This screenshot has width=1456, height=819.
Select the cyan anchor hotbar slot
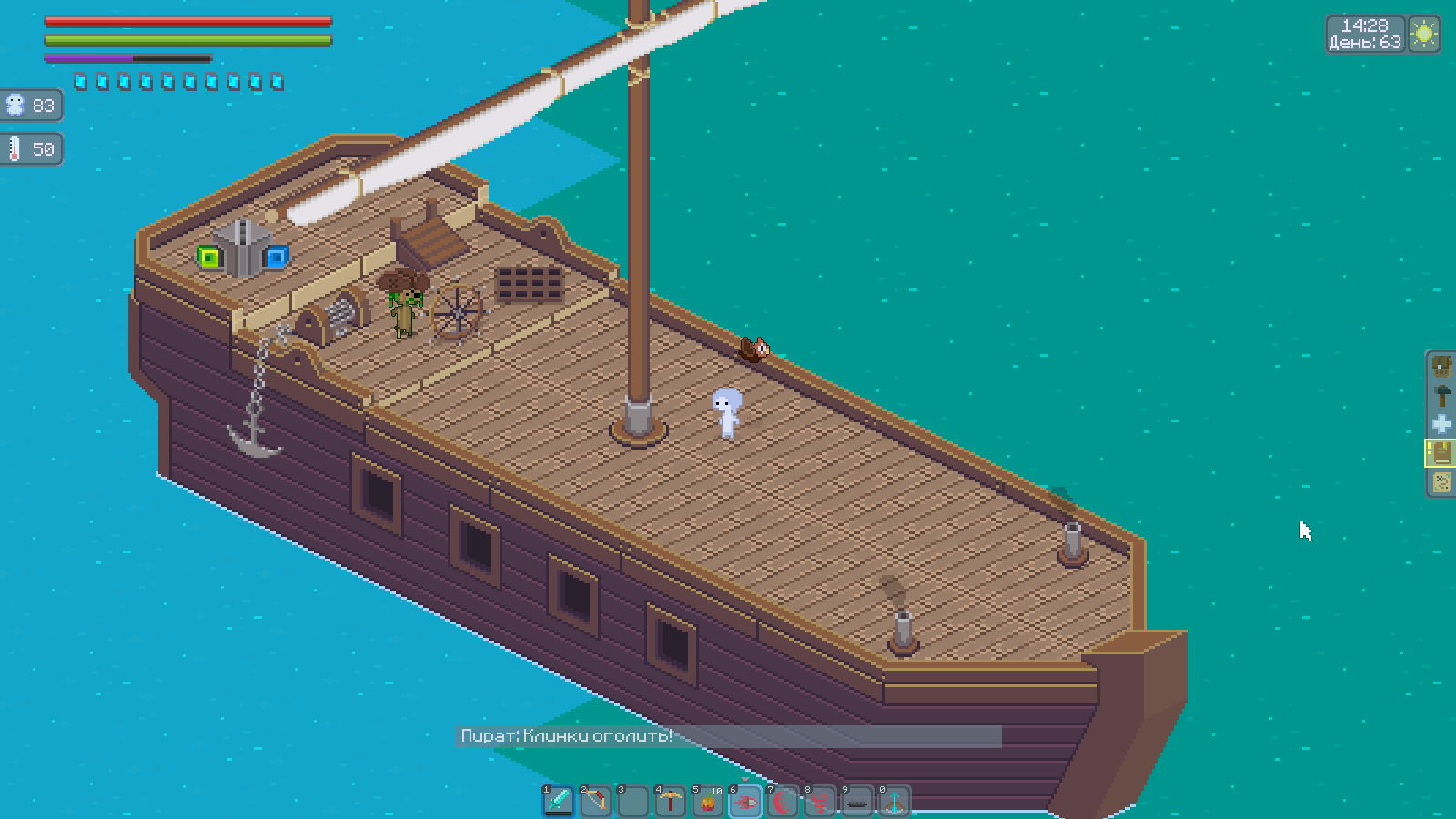click(895, 801)
